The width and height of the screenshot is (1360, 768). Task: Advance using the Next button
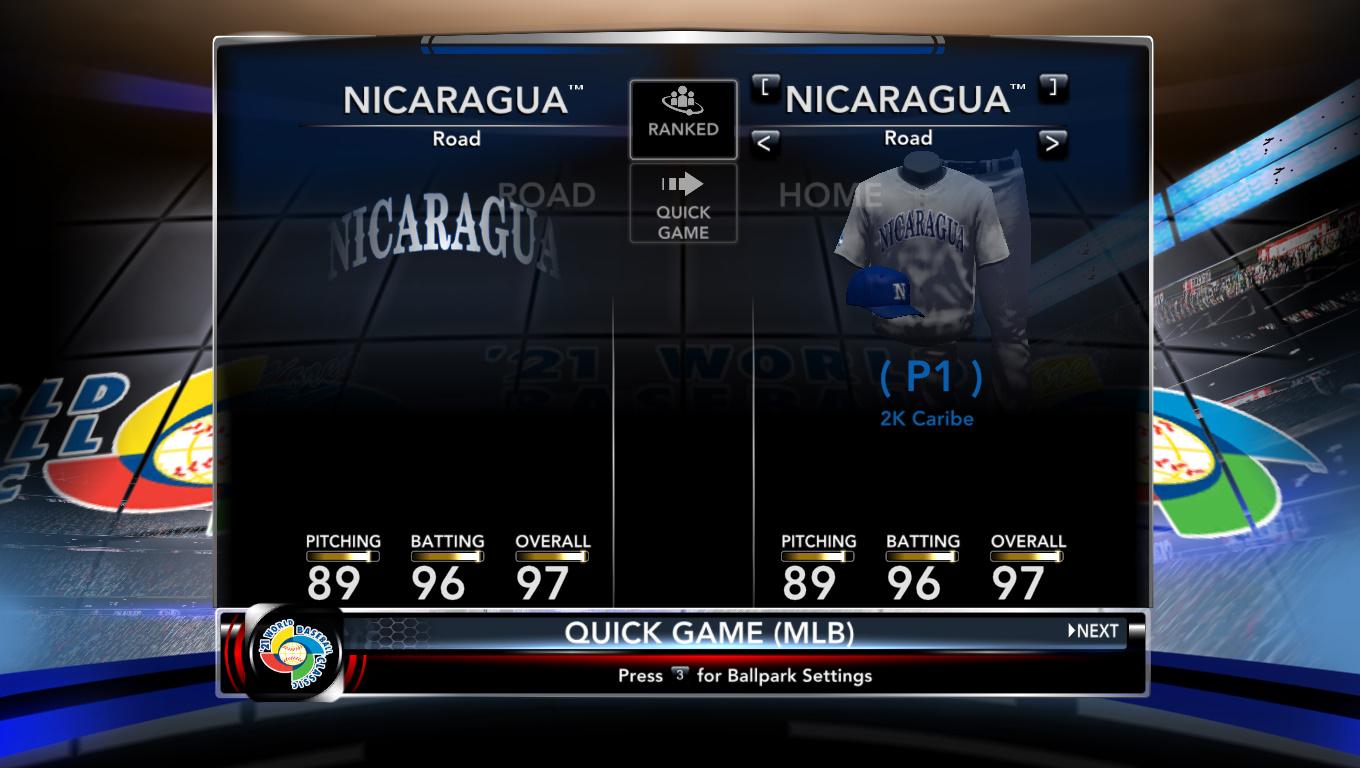[1094, 631]
